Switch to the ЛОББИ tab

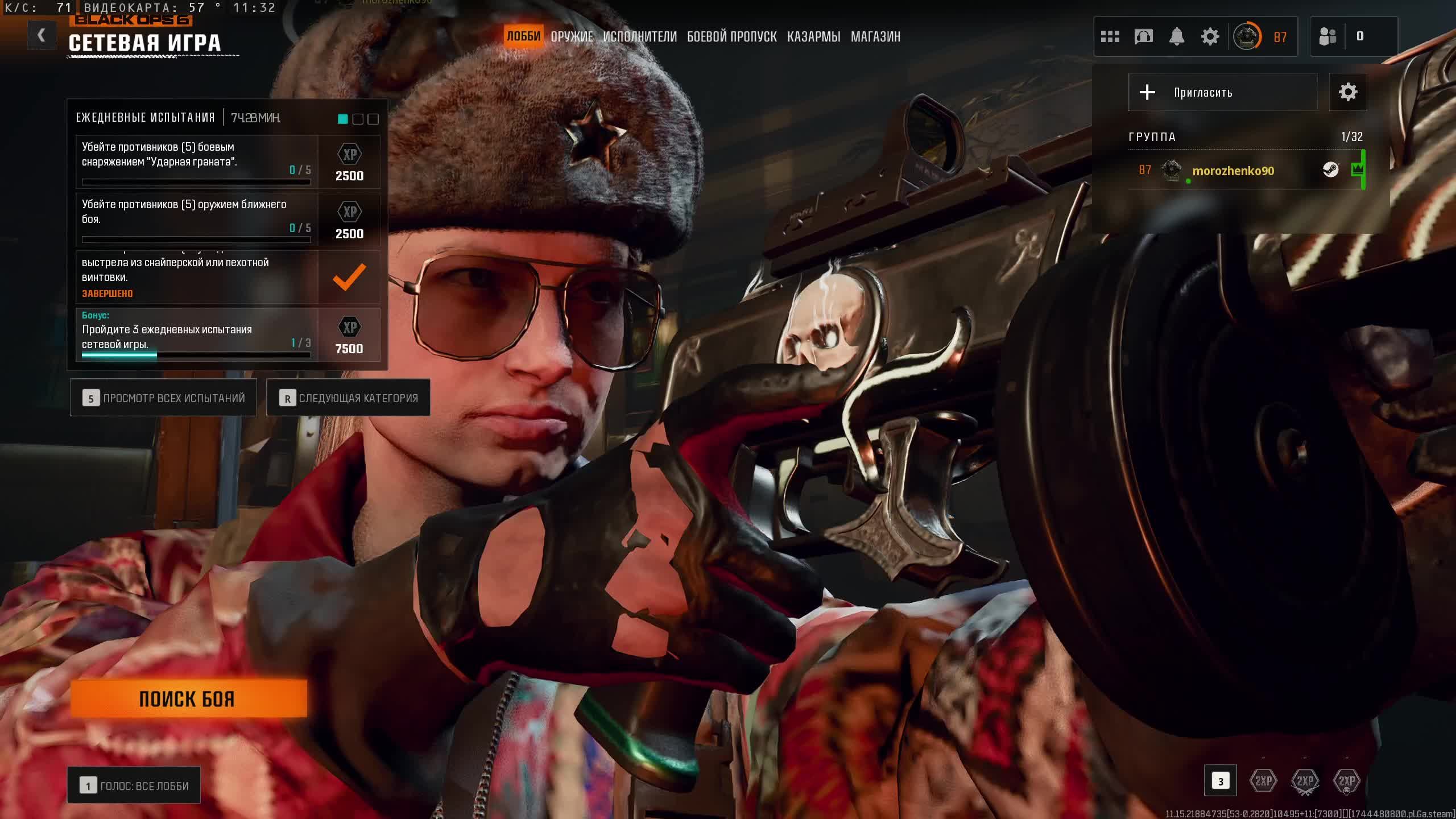[x=523, y=36]
